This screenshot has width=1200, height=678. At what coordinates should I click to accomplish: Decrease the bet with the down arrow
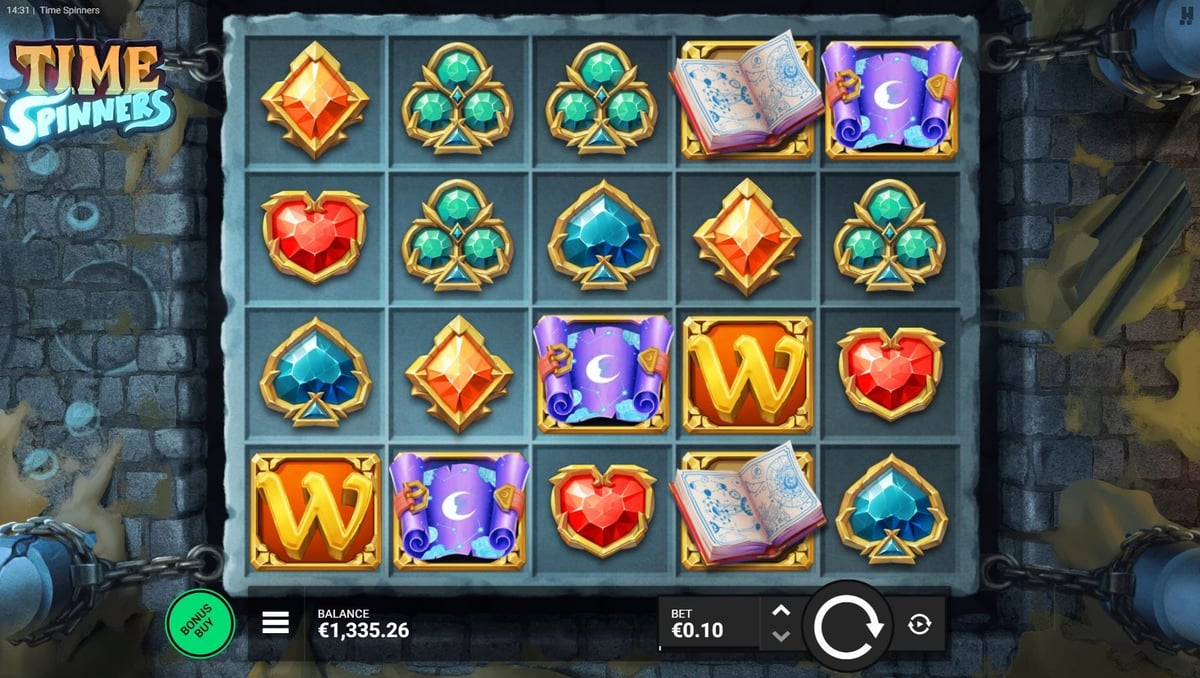pyautogui.click(x=781, y=636)
